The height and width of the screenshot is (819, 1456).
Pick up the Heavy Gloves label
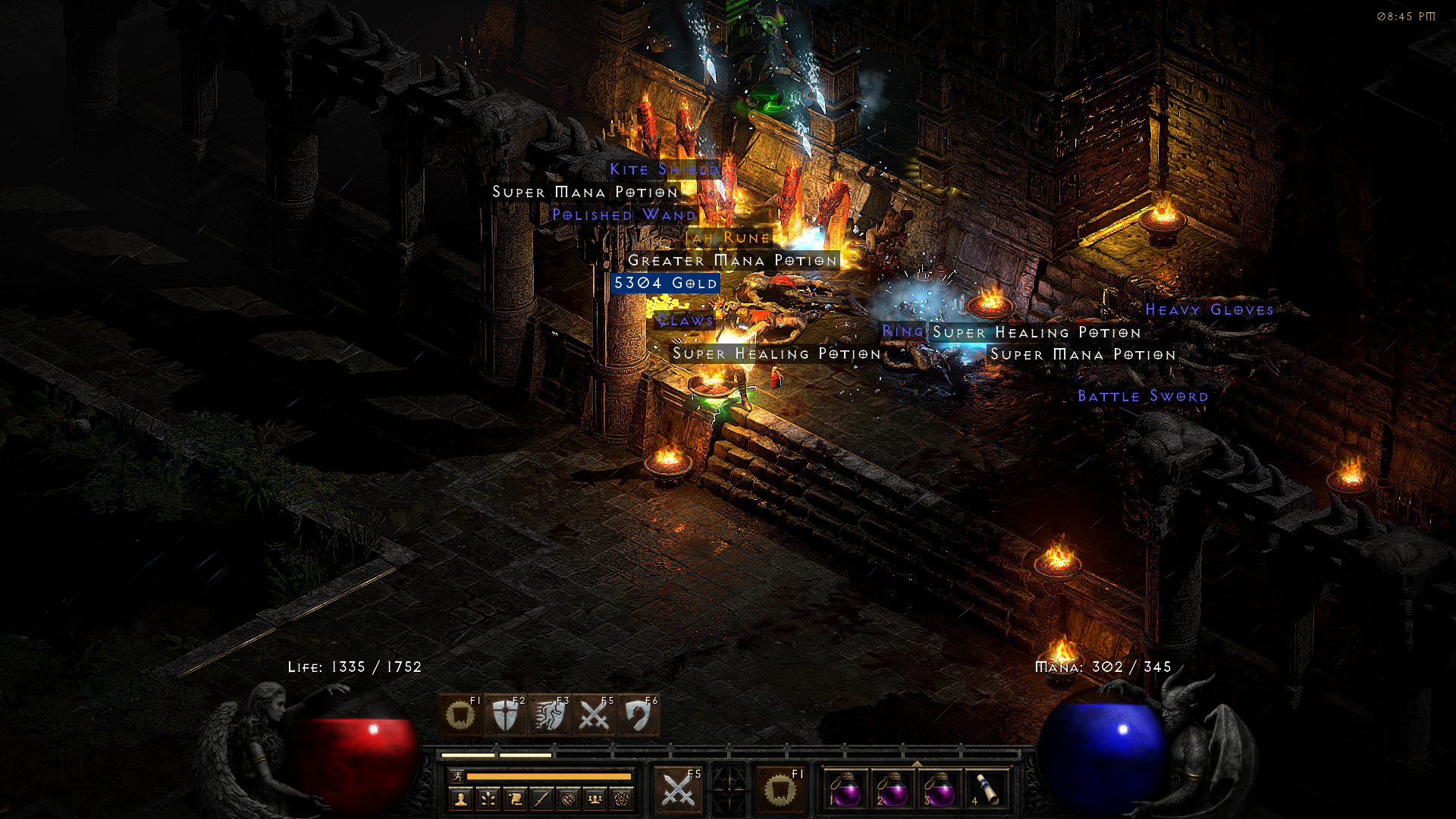(1209, 309)
